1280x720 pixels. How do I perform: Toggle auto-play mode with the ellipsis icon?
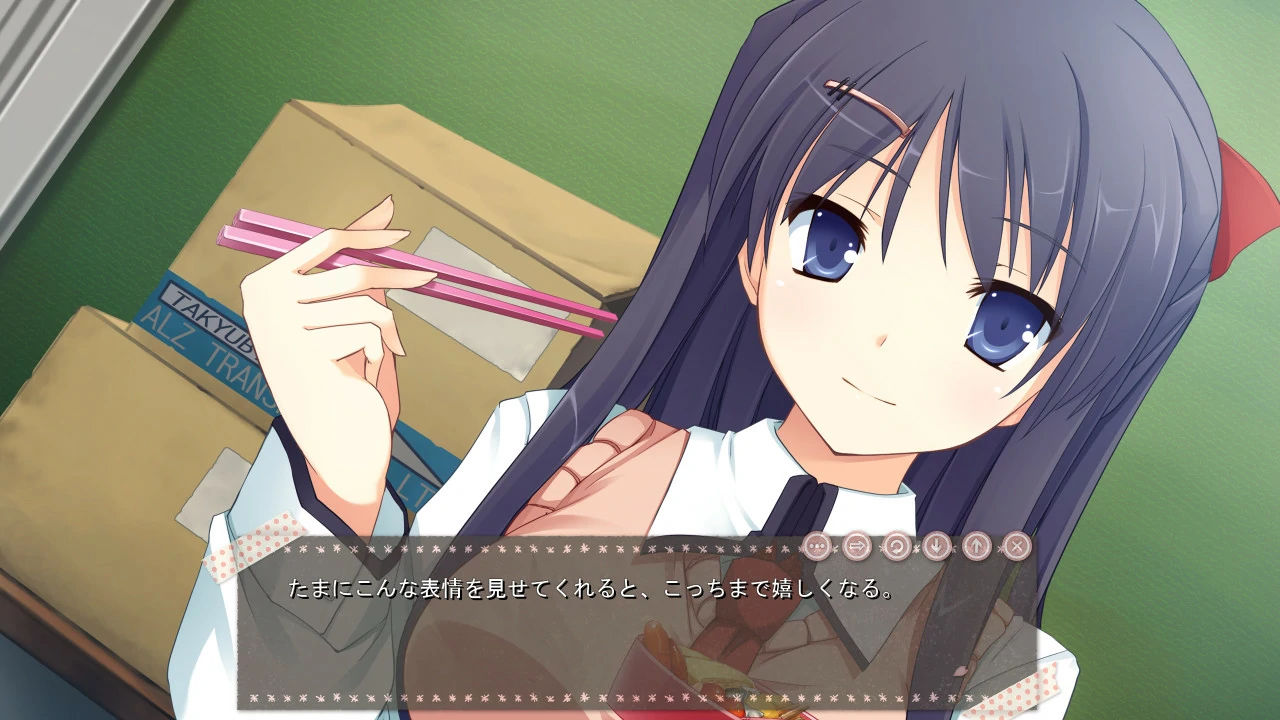coord(817,545)
